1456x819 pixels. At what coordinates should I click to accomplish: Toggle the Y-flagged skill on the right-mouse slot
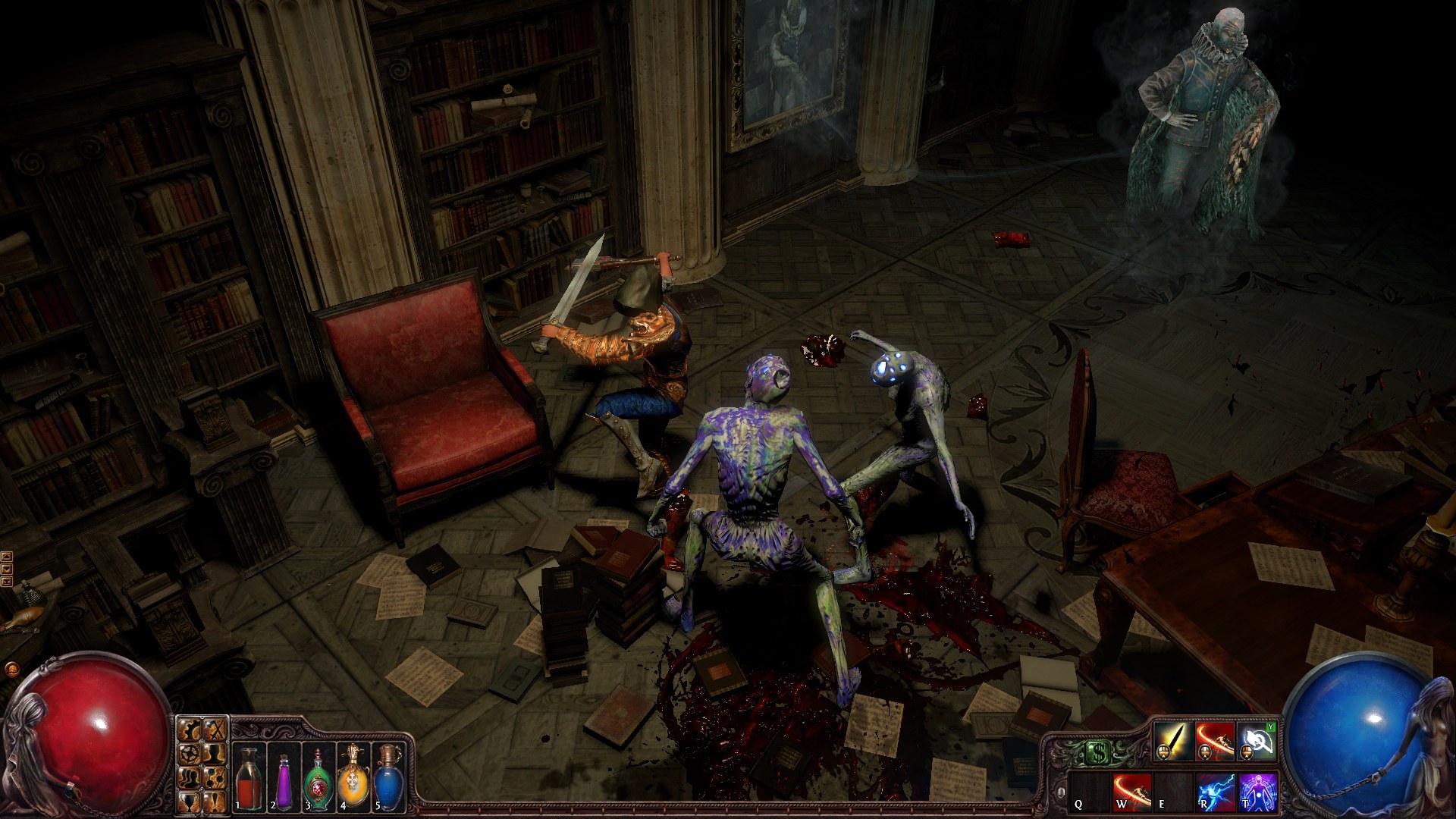1256,742
